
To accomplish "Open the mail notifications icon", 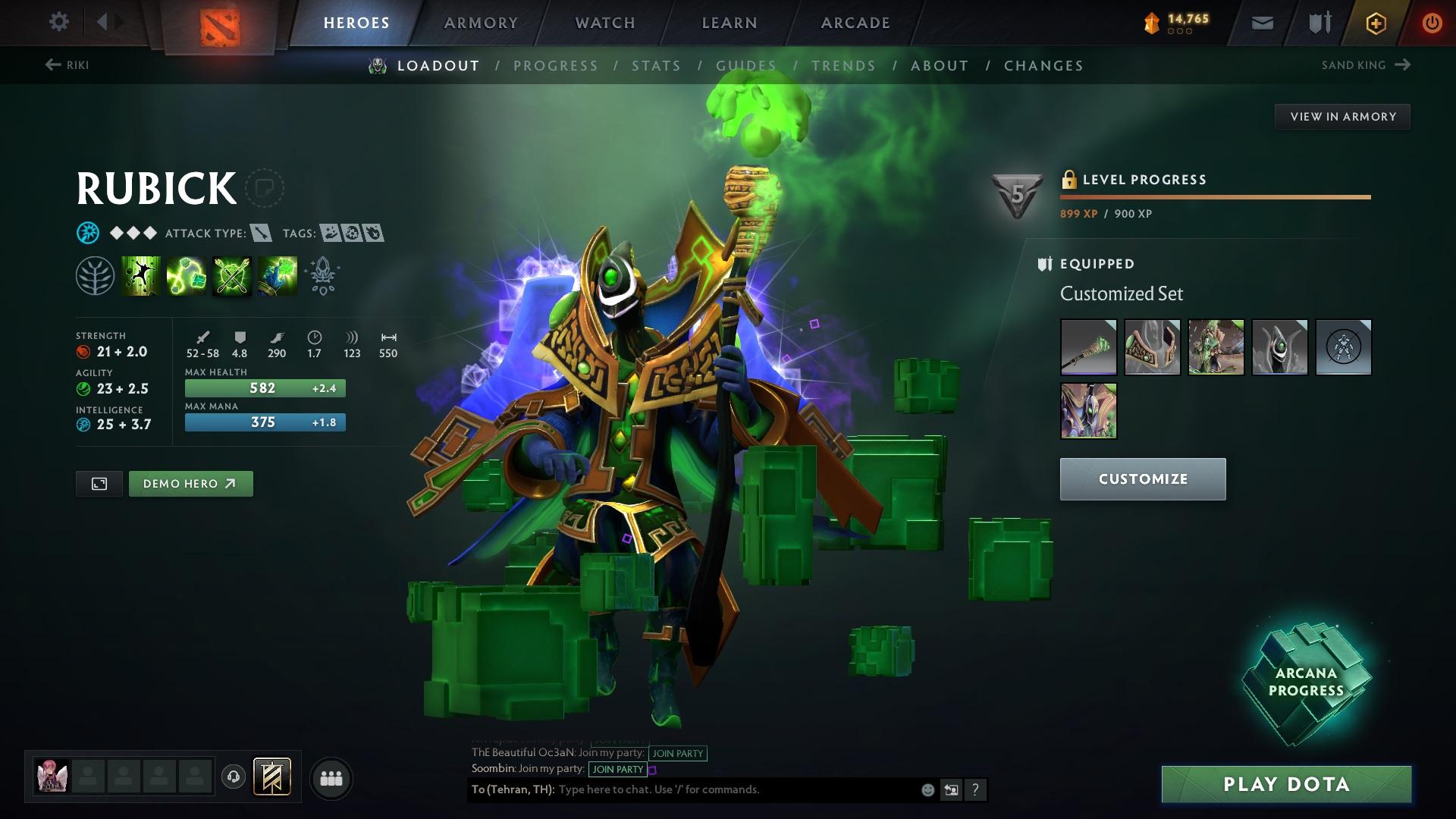I will 1261,22.
